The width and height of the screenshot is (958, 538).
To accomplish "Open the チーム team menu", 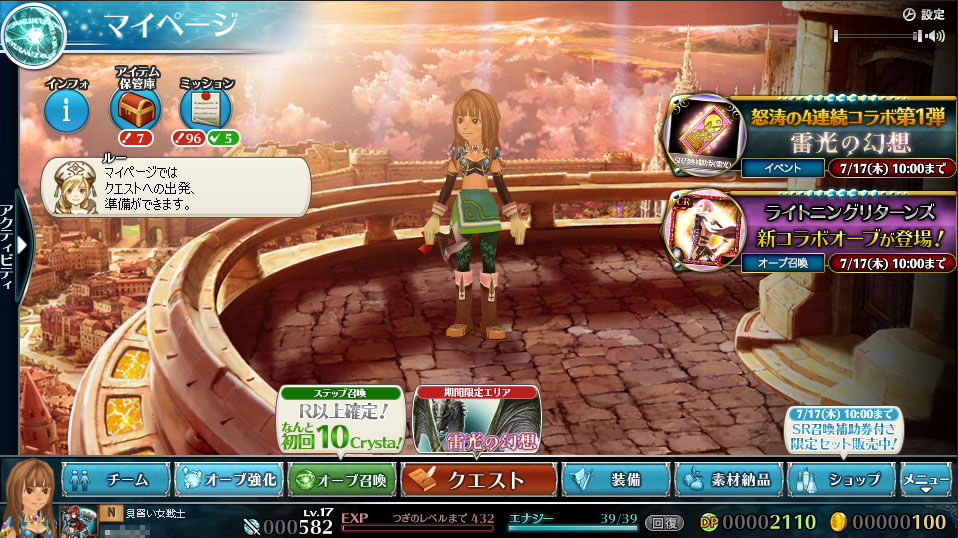I will (116, 480).
